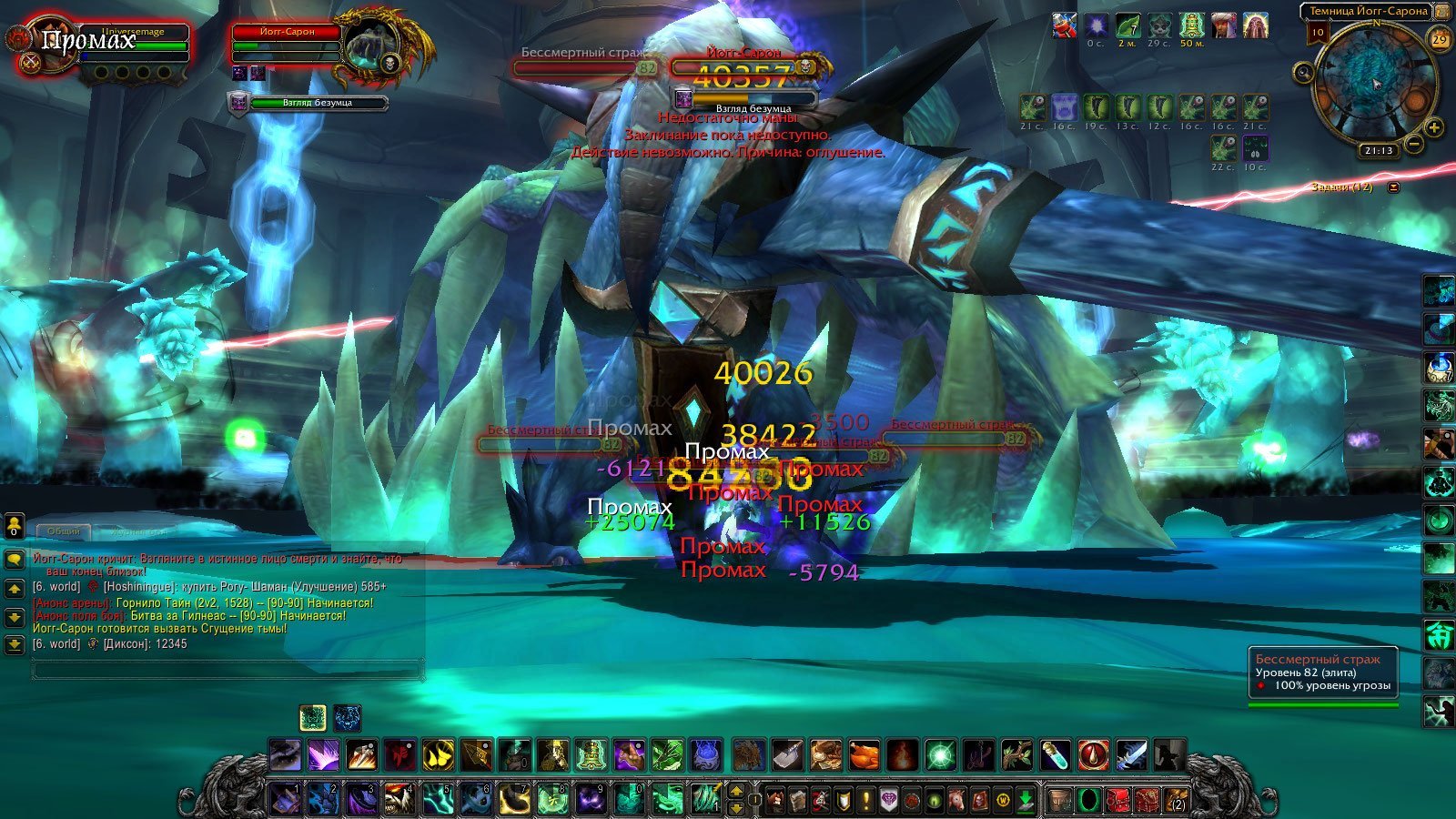This screenshot has height=819, width=1456.
Task: Use the potion vial in the action bar
Action: (1056, 755)
